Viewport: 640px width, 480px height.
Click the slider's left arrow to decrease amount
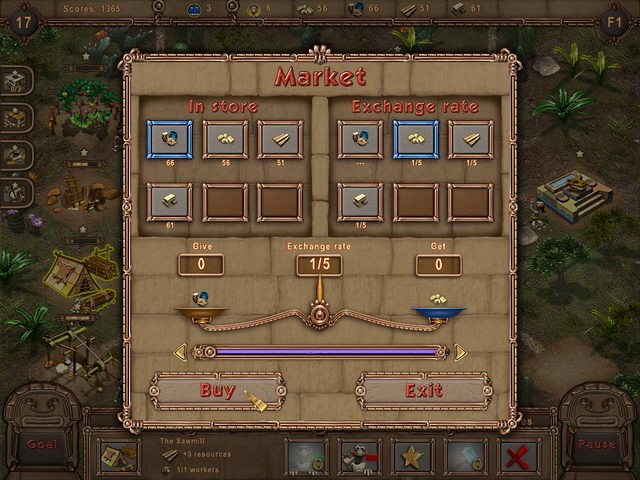pos(180,352)
